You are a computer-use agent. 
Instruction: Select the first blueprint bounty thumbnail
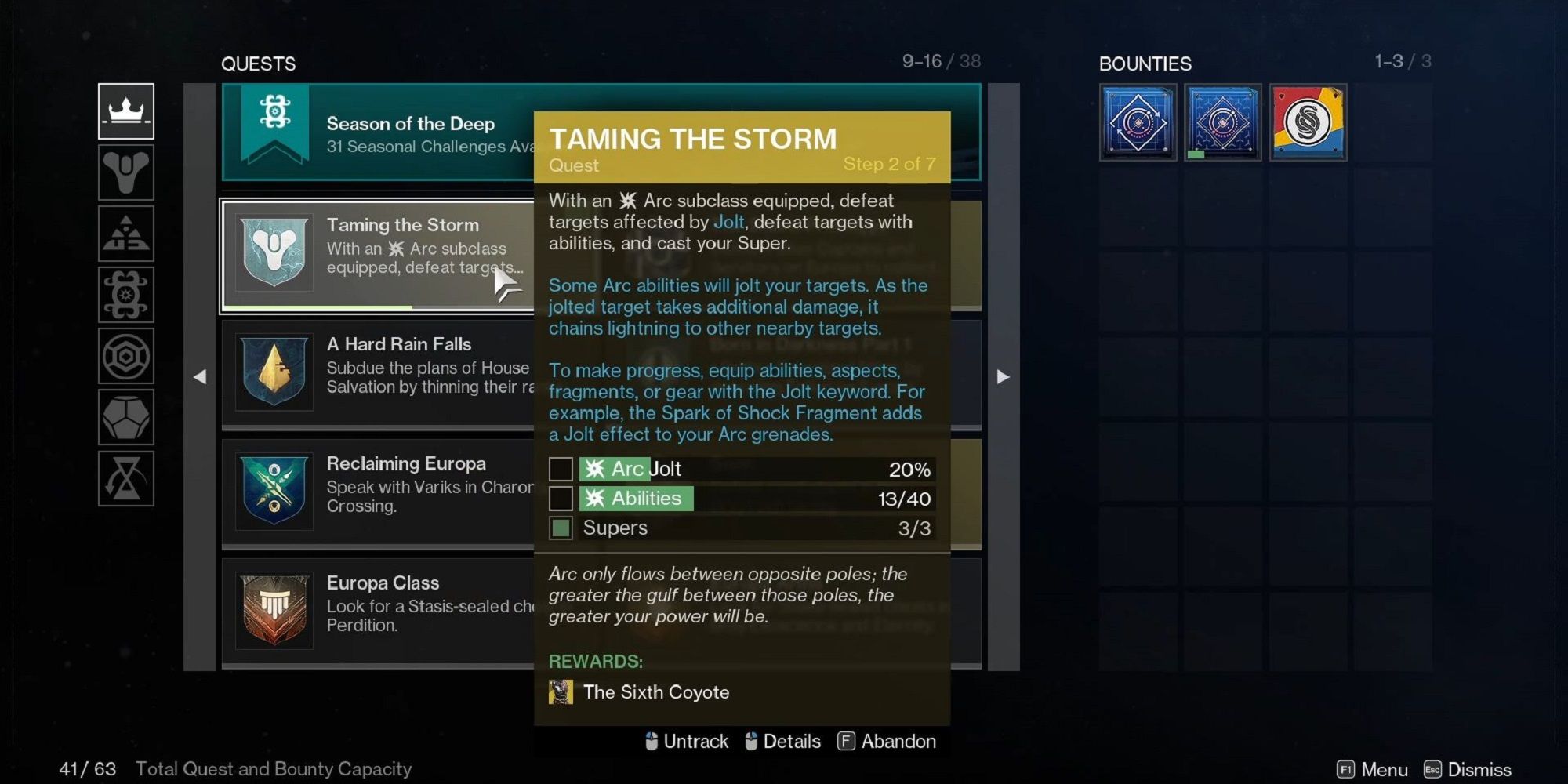tap(1138, 123)
